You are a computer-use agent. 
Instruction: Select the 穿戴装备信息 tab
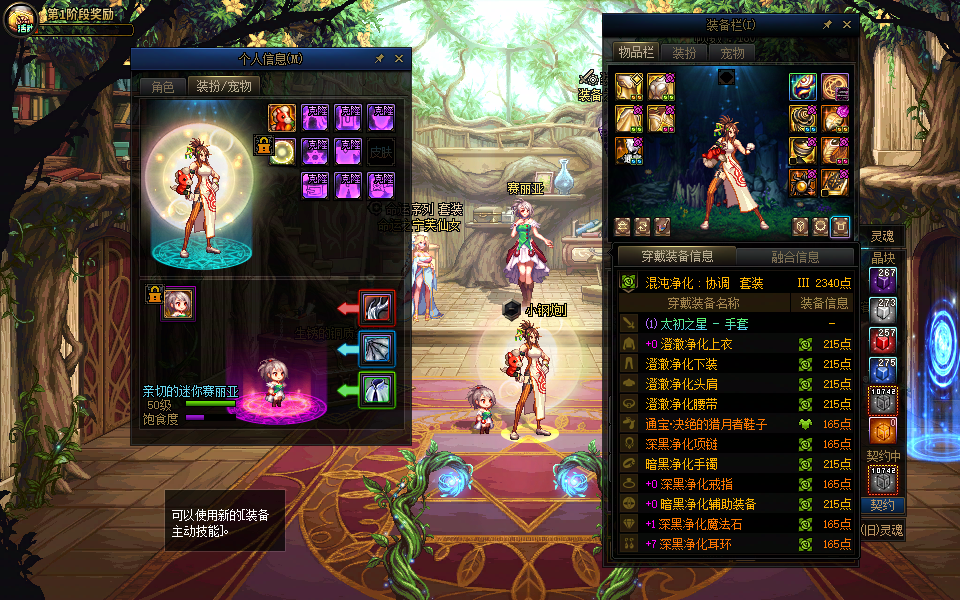[x=675, y=257]
